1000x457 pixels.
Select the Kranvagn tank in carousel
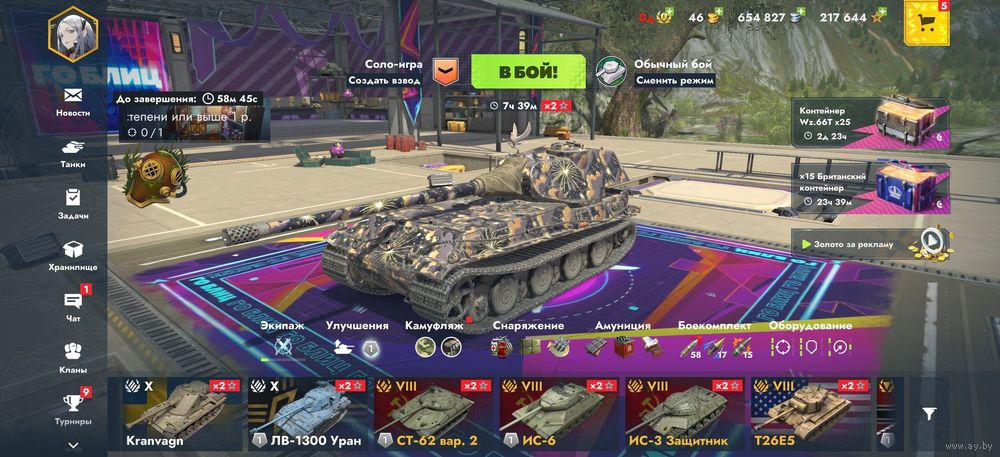182,414
